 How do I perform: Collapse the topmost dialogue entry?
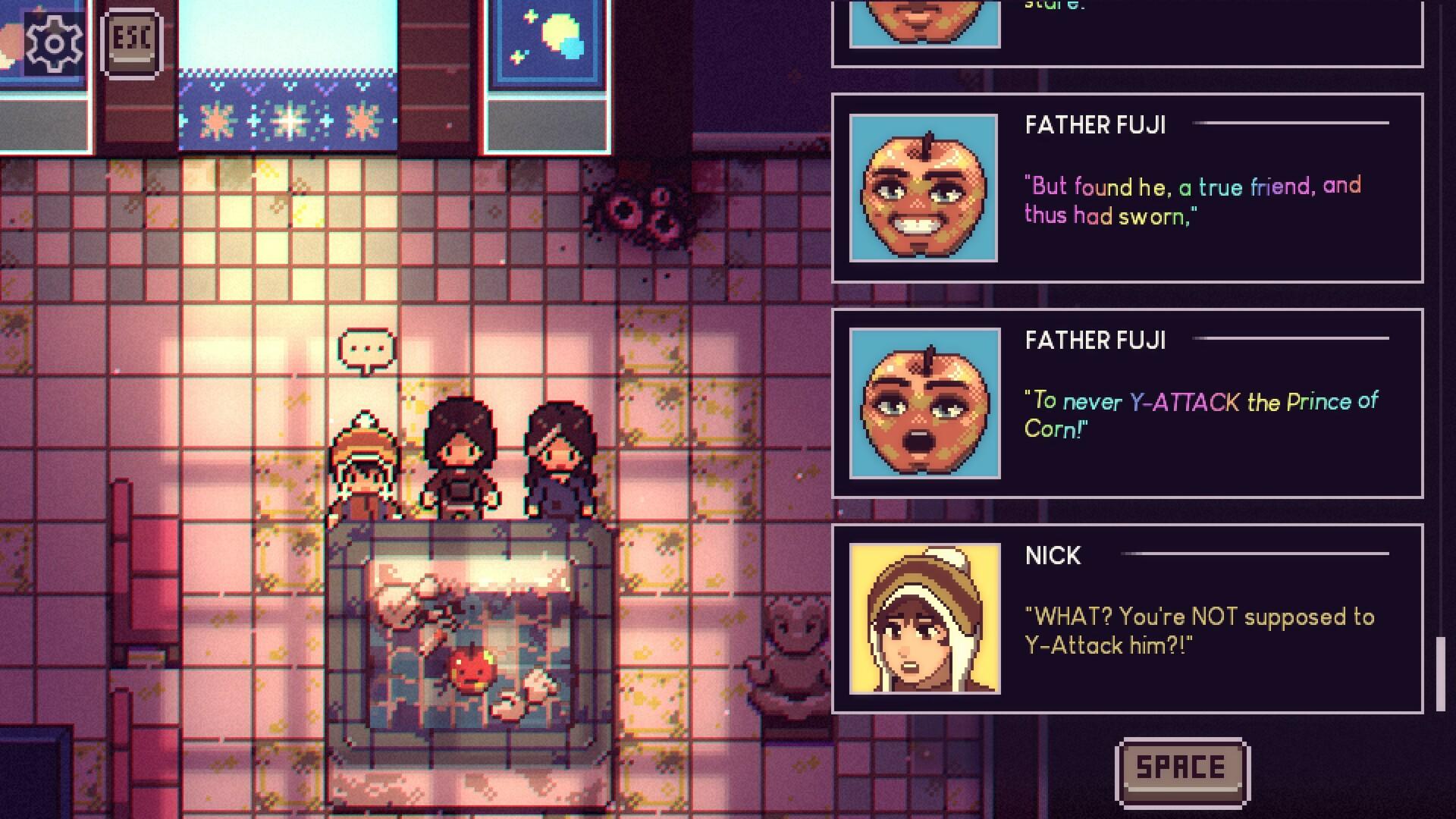point(1130,30)
